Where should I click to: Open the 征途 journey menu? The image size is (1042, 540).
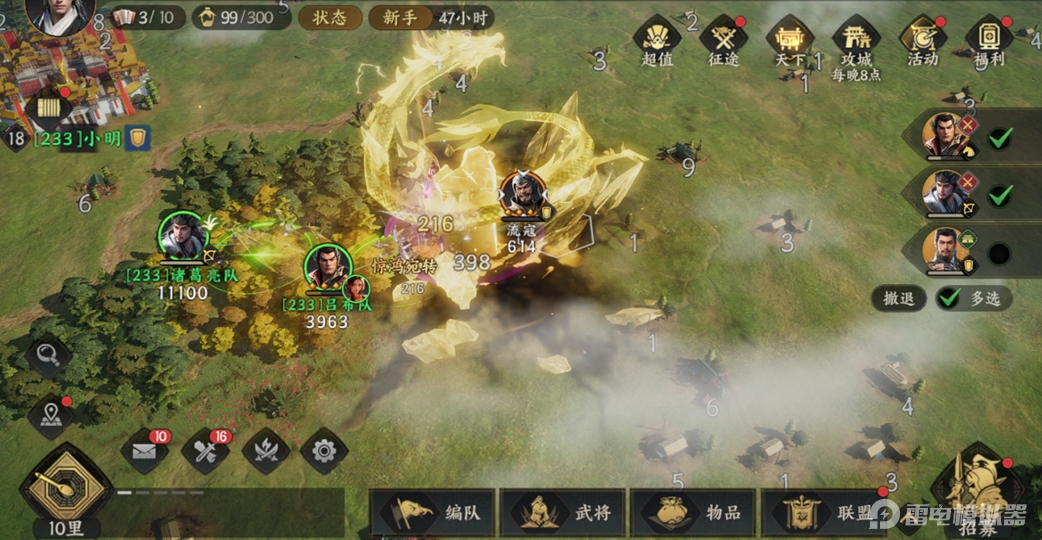coord(723,40)
